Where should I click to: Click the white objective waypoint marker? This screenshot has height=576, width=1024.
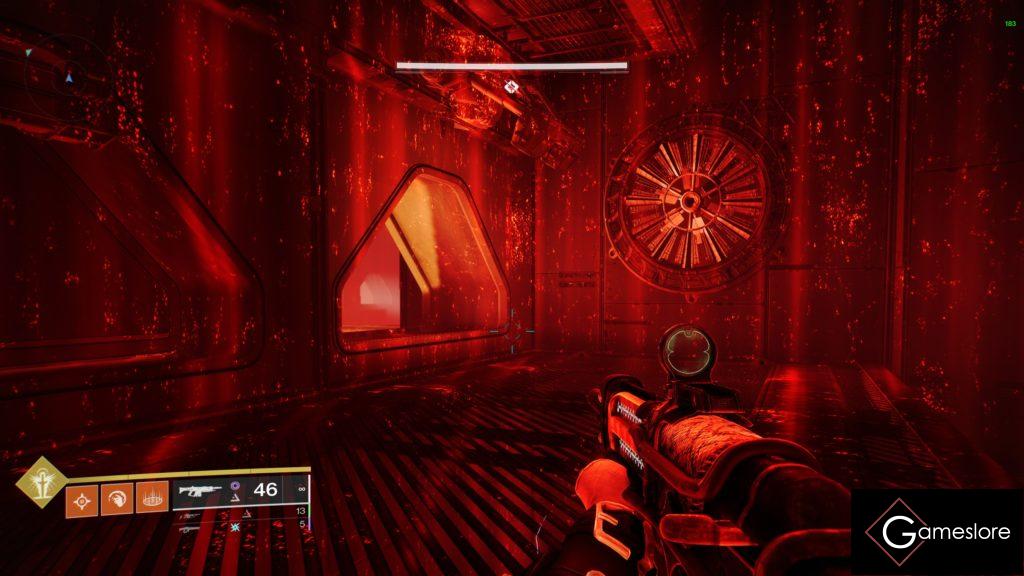[x=512, y=87]
